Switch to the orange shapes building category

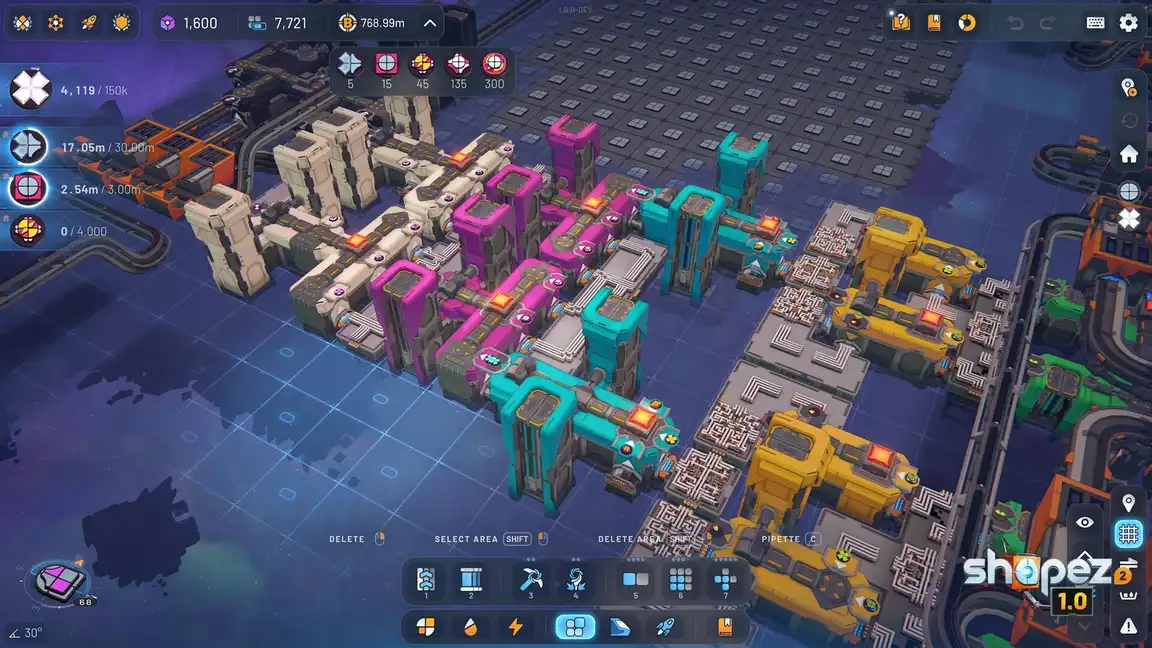pyautogui.click(x=426, y=627)
